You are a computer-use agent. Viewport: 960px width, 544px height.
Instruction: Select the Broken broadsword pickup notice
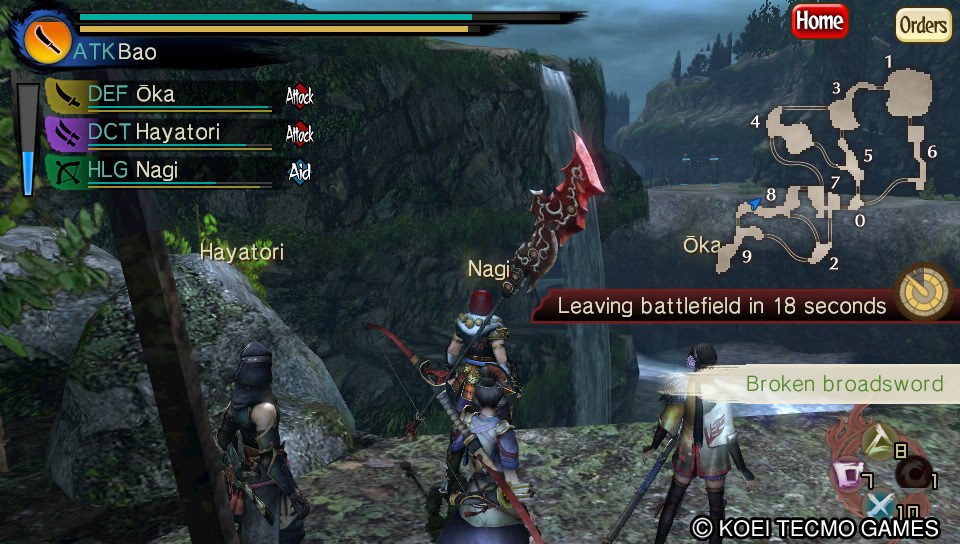pos(844,384)
